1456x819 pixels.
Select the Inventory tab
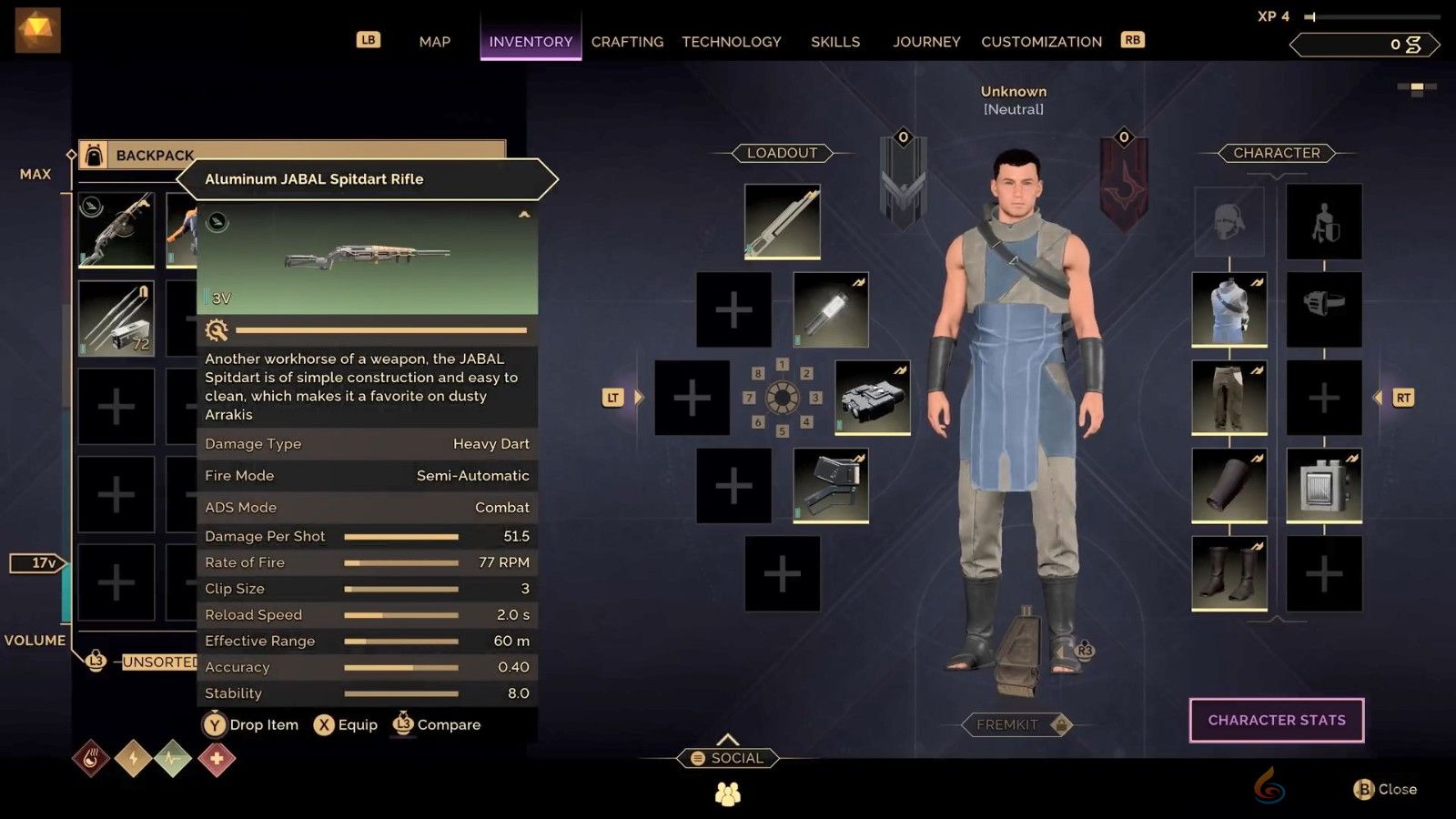[531, 42]
